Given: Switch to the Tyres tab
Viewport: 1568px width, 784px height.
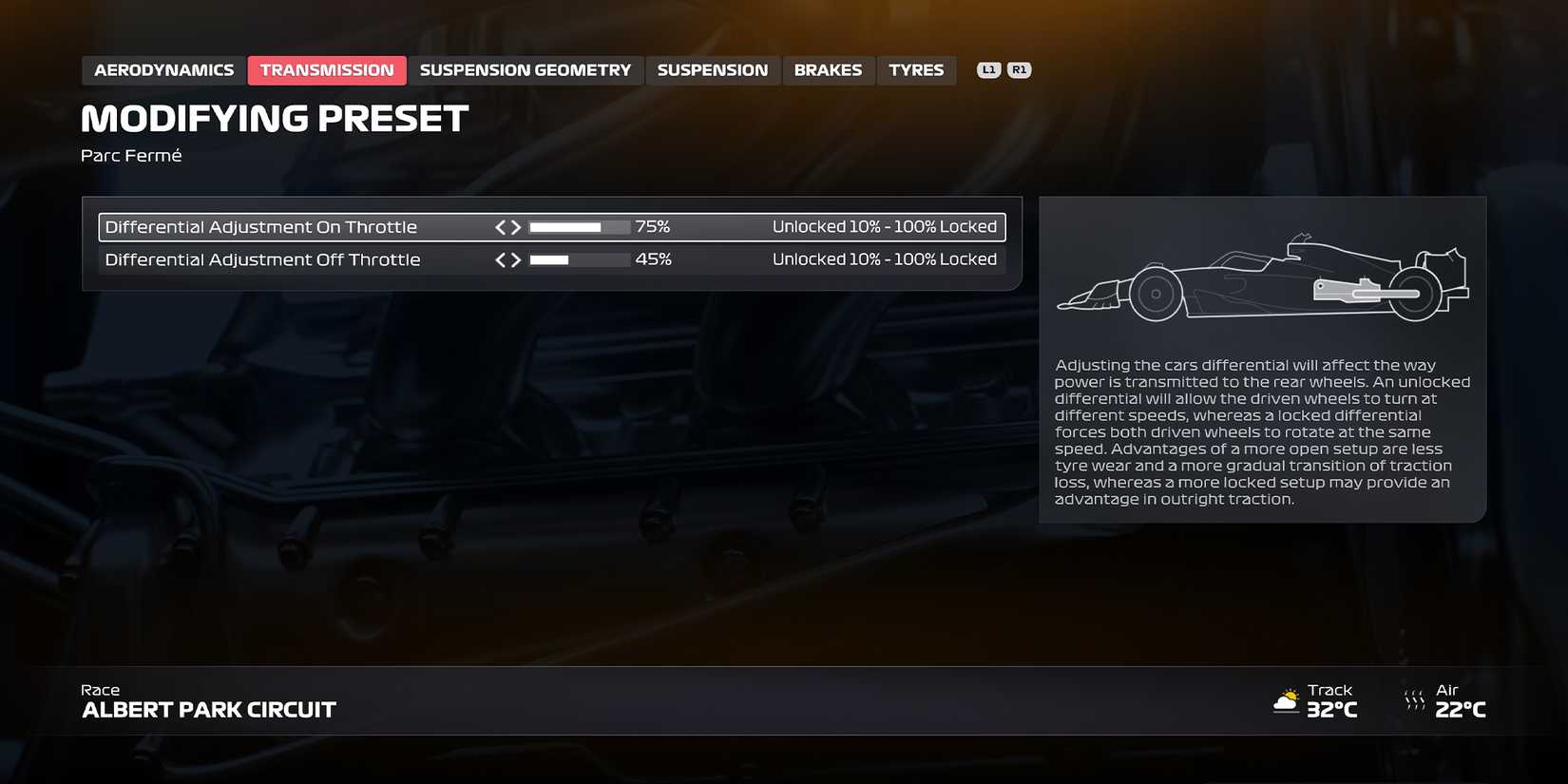Looking at the screenshot, I should (916, 69).
